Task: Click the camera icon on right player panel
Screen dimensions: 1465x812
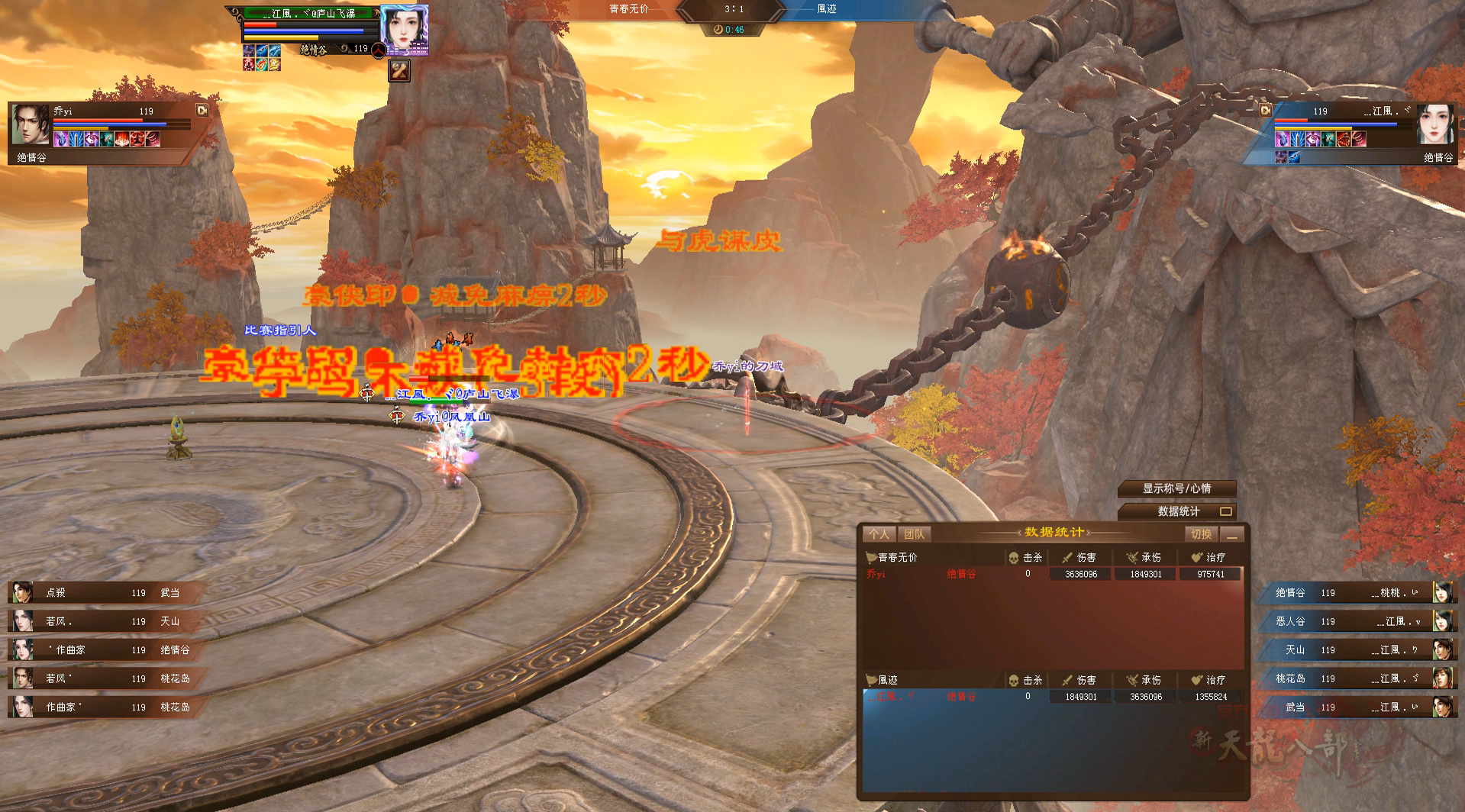Action: click(1265, 110)
